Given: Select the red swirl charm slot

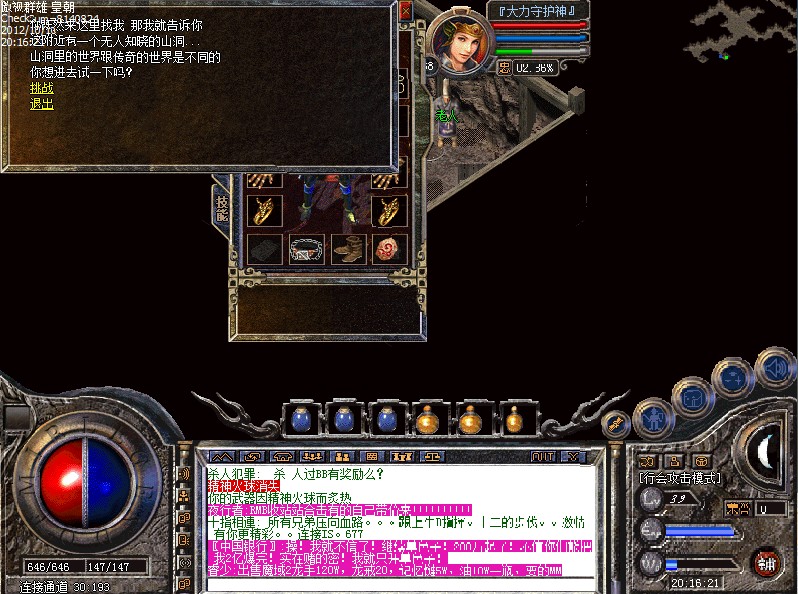Looking at the screenshot, I should (387, 249).
